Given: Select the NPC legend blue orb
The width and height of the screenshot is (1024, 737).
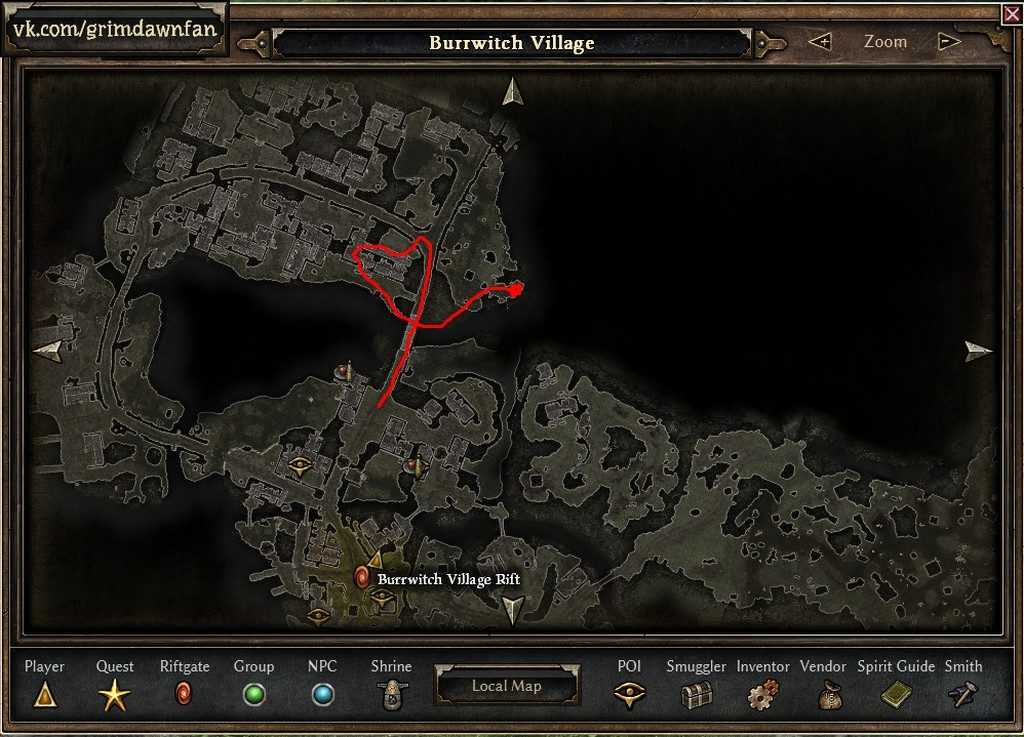Looking at the screenshot, I should point(322,694).
